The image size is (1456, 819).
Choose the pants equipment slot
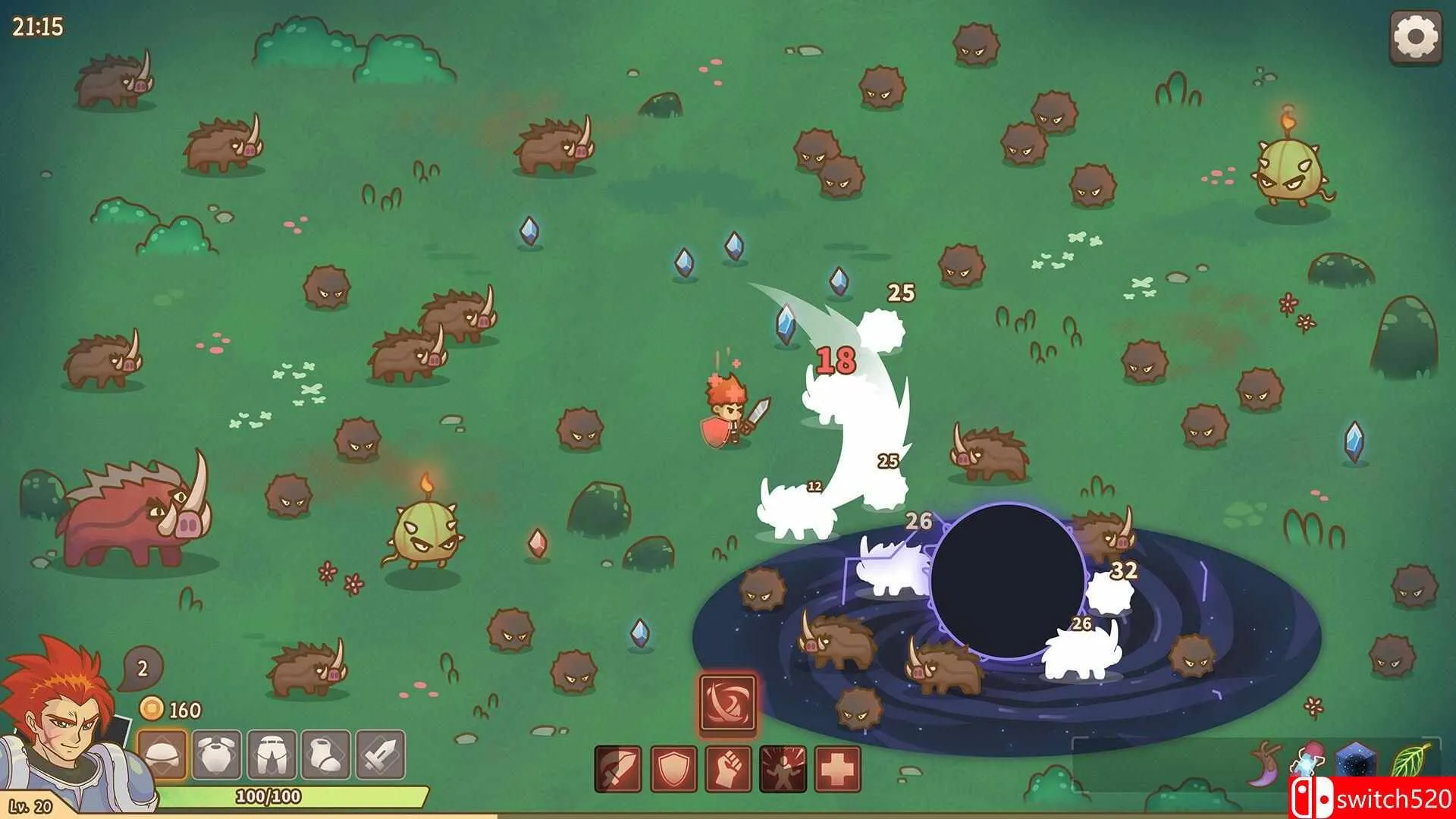coord(271,755)
